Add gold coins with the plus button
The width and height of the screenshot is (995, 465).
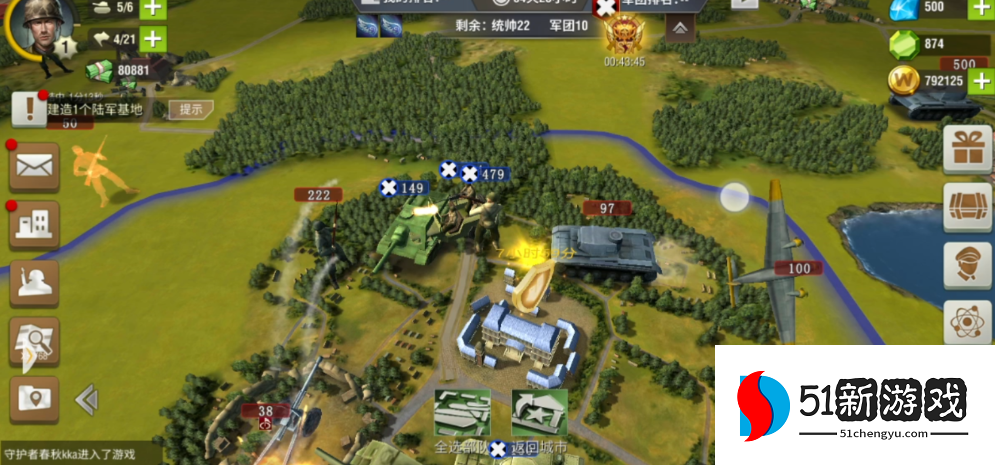(979, 81)
